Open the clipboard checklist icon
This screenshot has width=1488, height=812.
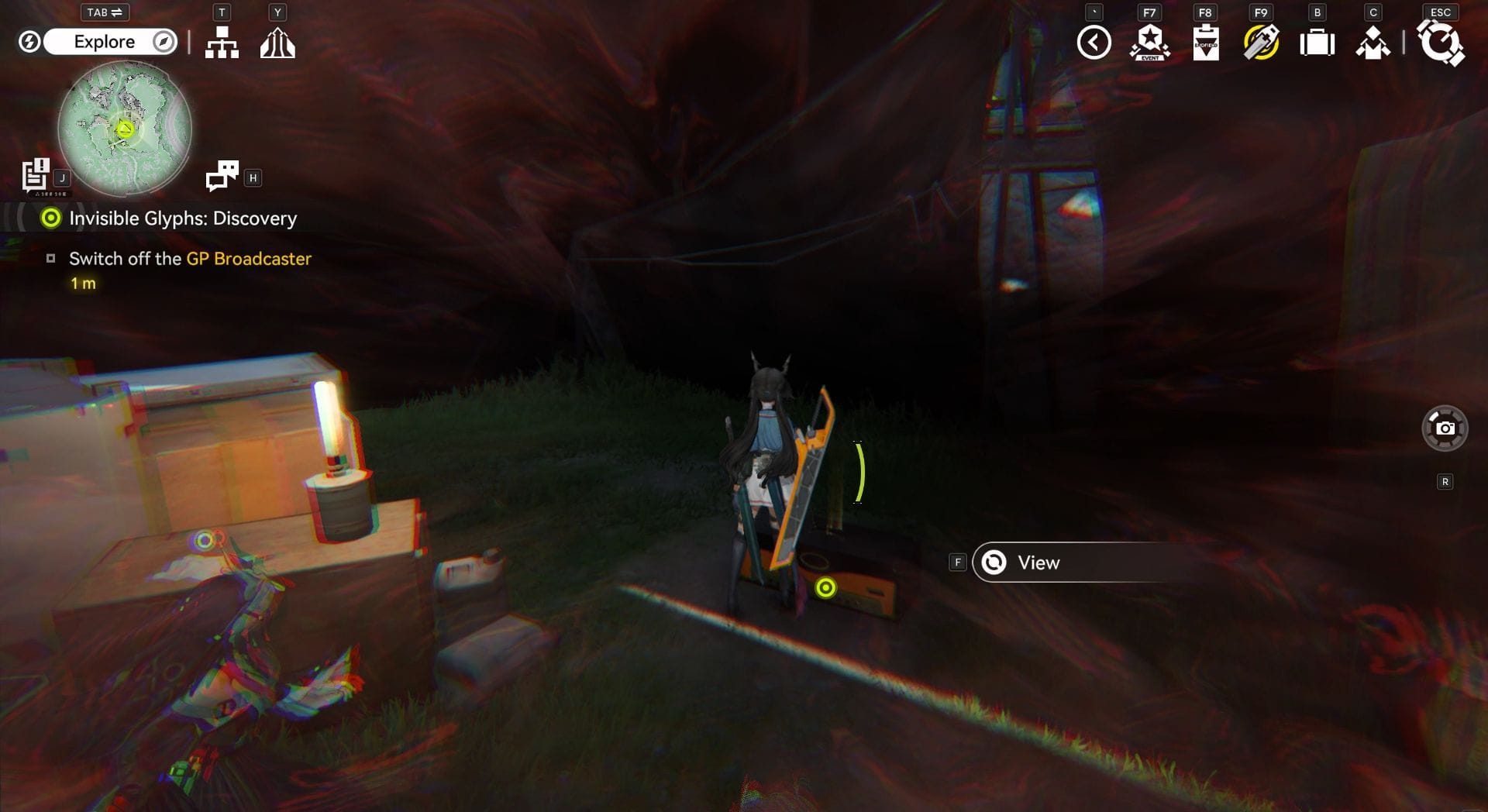[x=1205, y=43]
